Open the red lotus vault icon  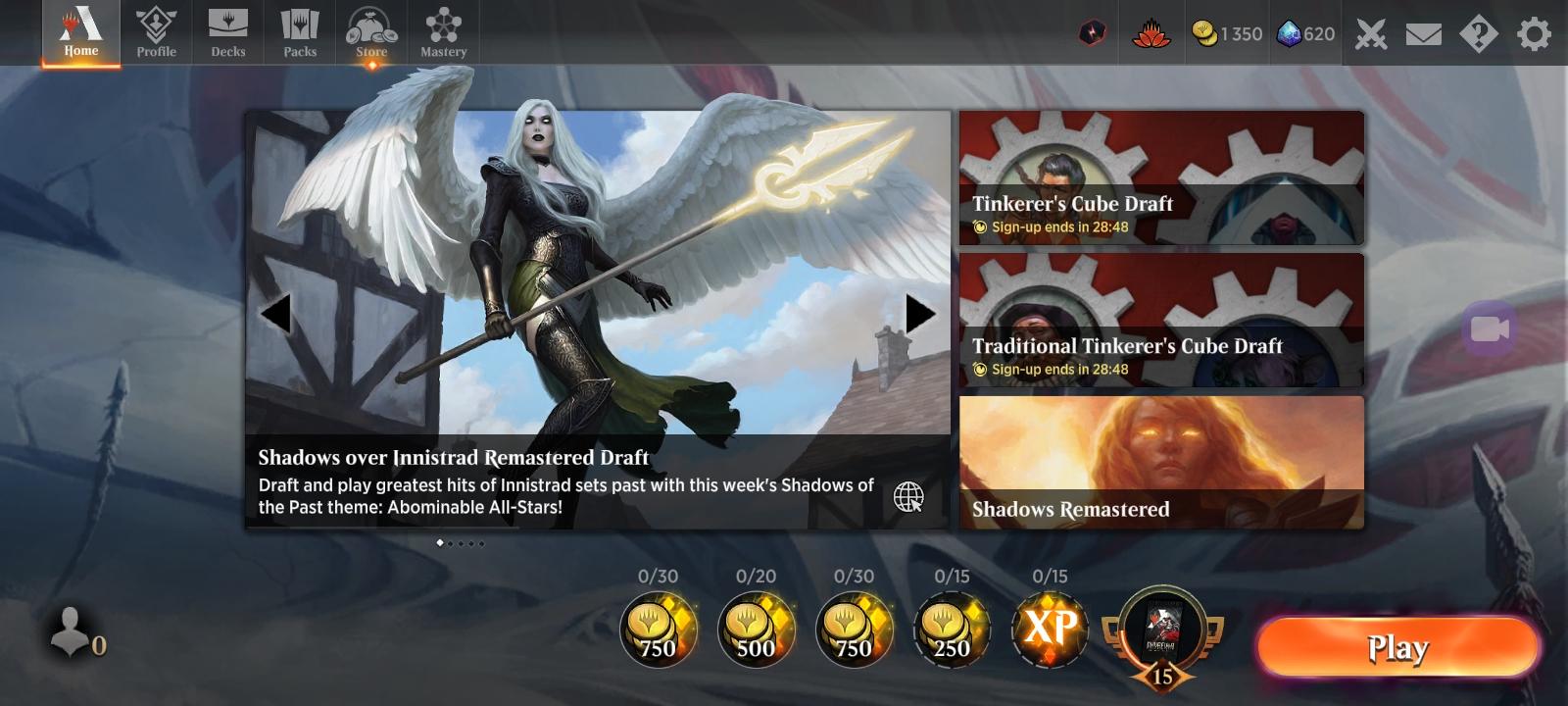coord(1152,32)
